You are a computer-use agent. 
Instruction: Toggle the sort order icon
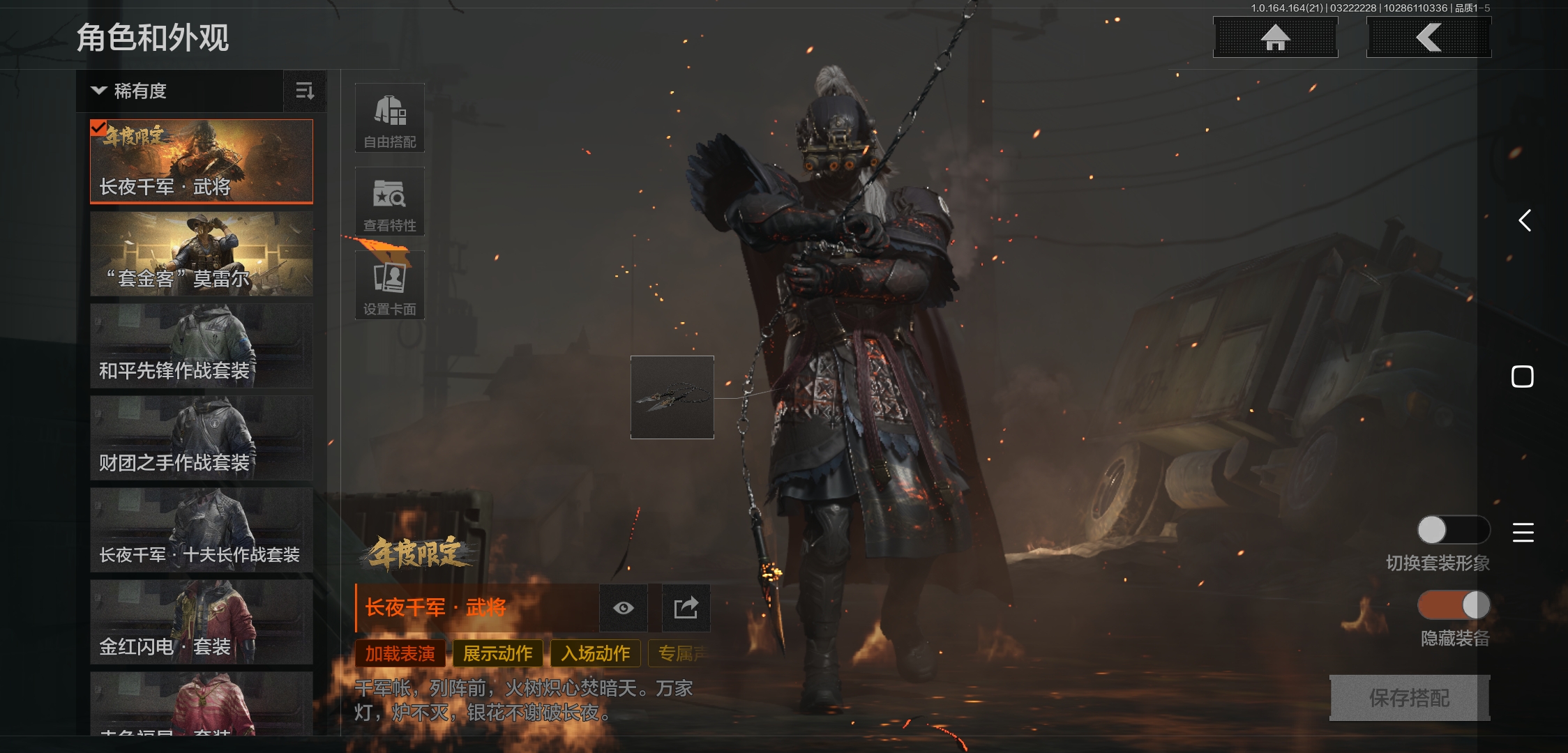point(305,91)
